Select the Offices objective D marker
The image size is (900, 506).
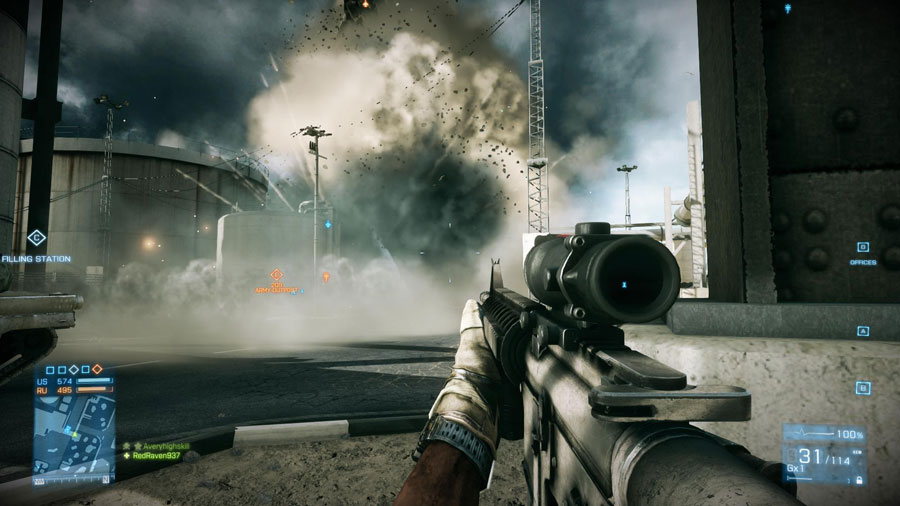[x=863, y=247]
